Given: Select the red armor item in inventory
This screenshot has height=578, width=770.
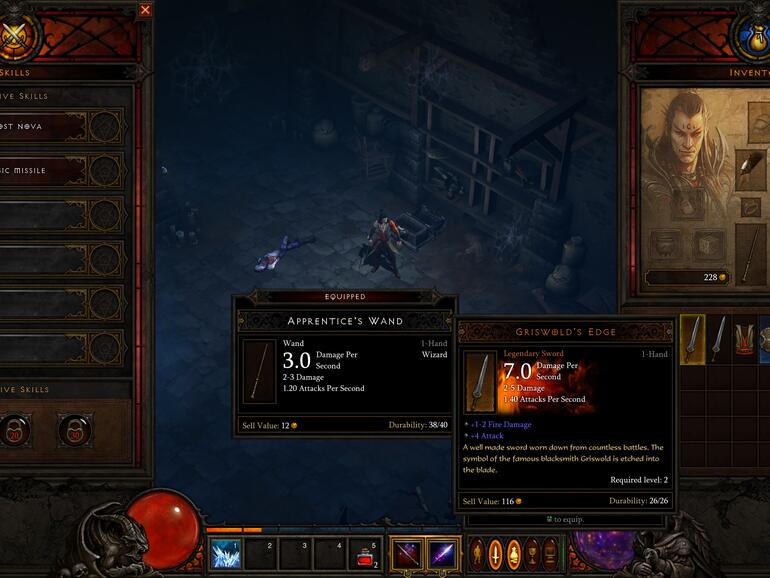Looking at the screenshot, I should point(744,339).
